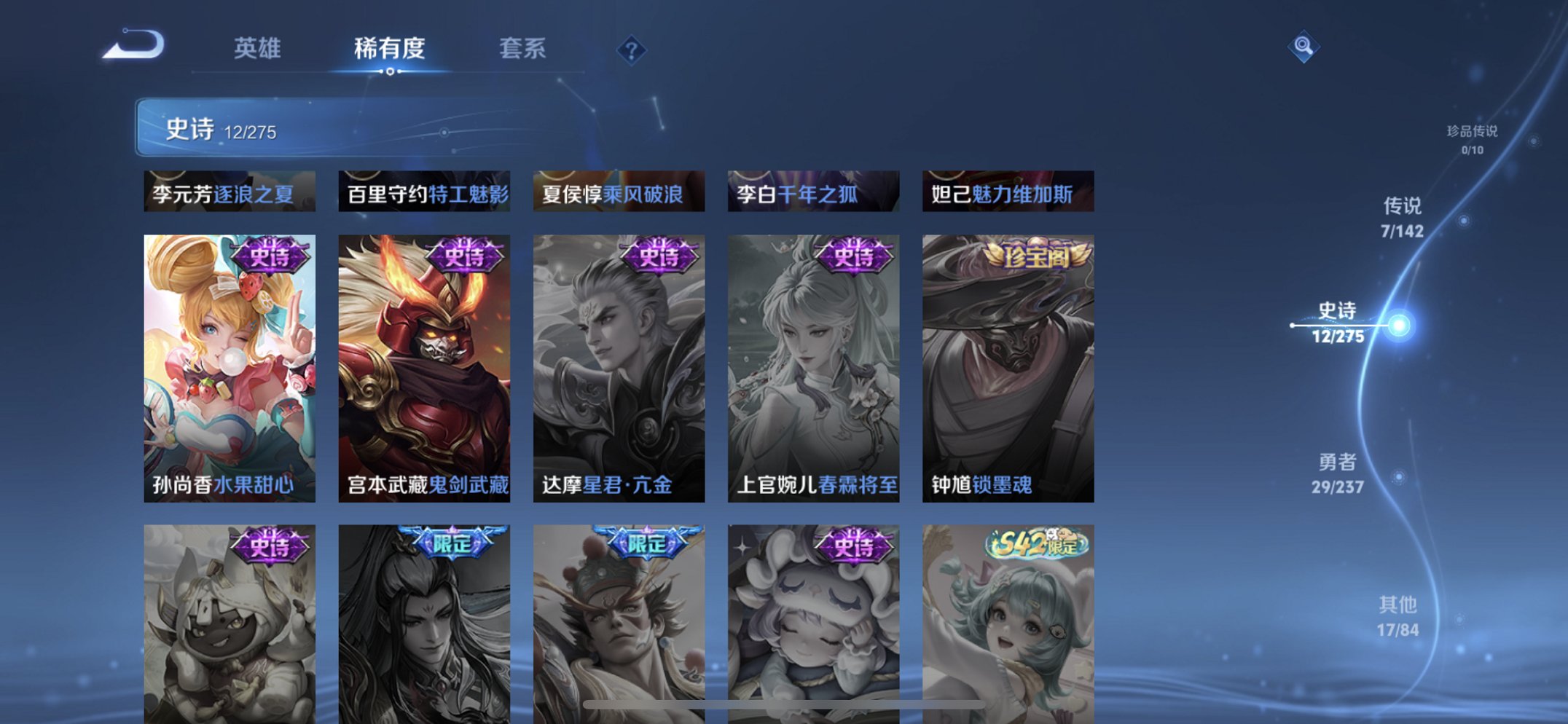This screenshot has height=724, width=1568.
Task: Open the 妲己魅力维加斯 skin entry
Action: click(x=1006, y=192)
